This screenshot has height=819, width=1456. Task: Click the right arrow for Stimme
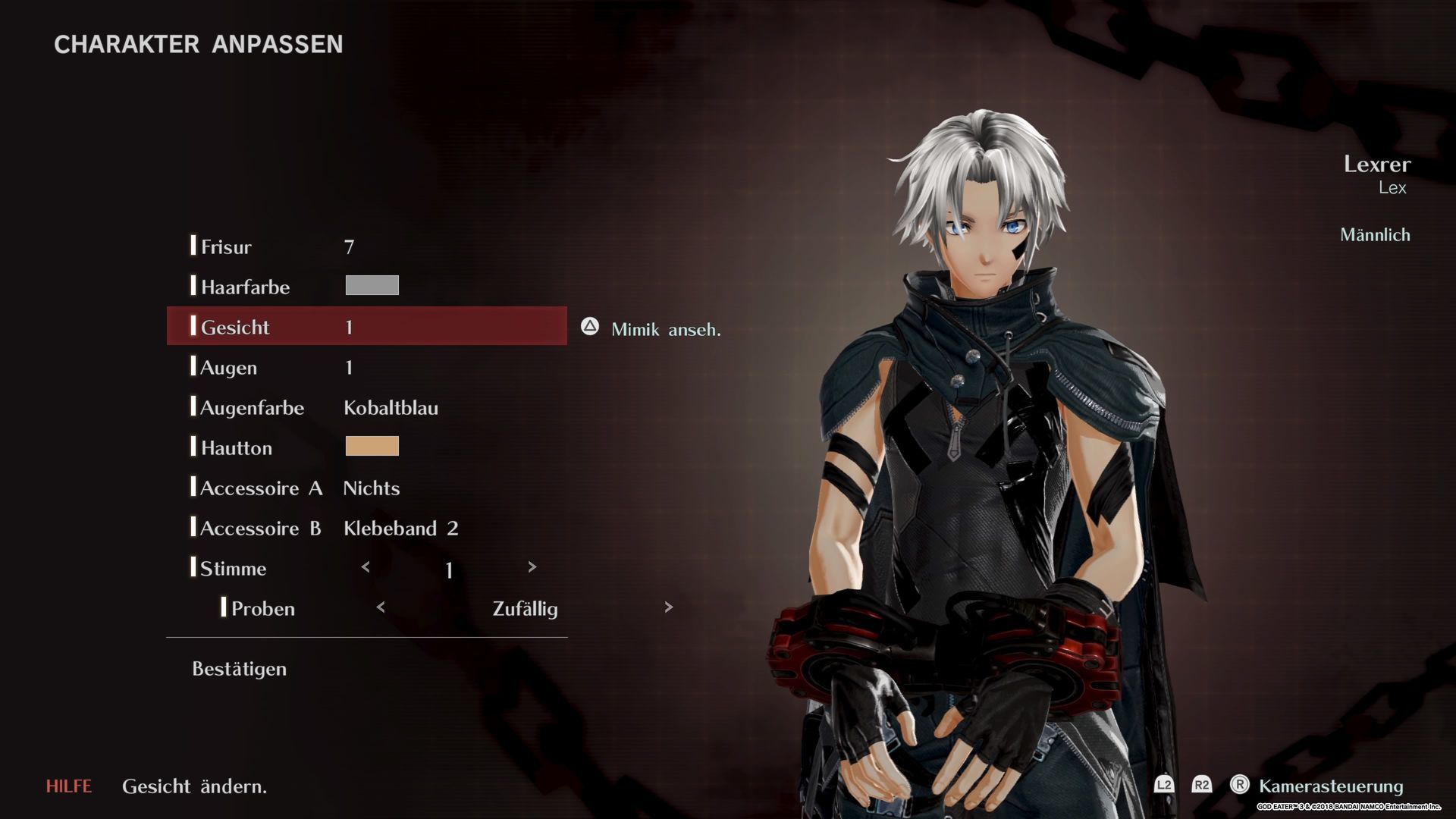coord(532,567)
